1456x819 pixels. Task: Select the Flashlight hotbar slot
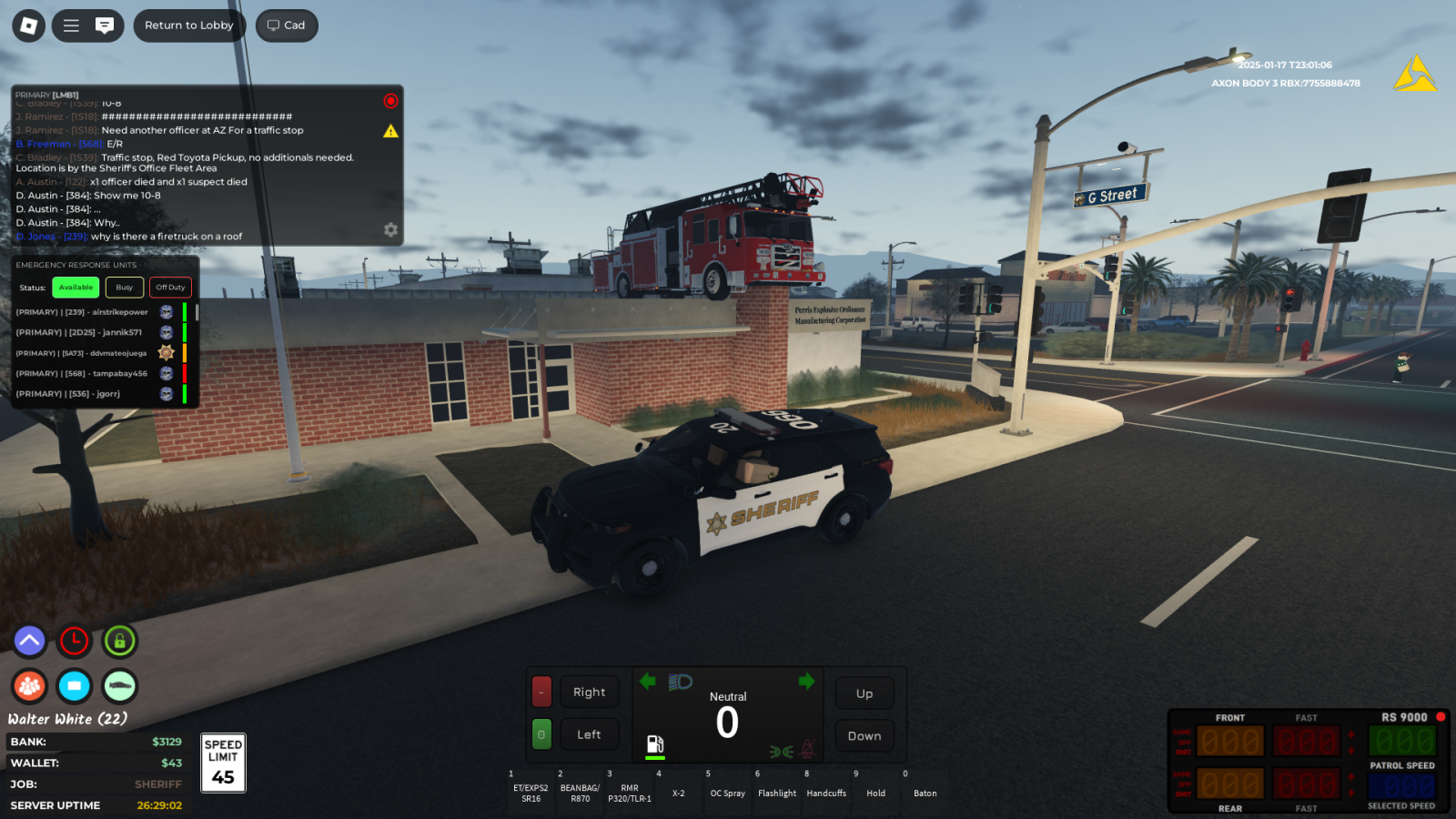coord(777,787)
